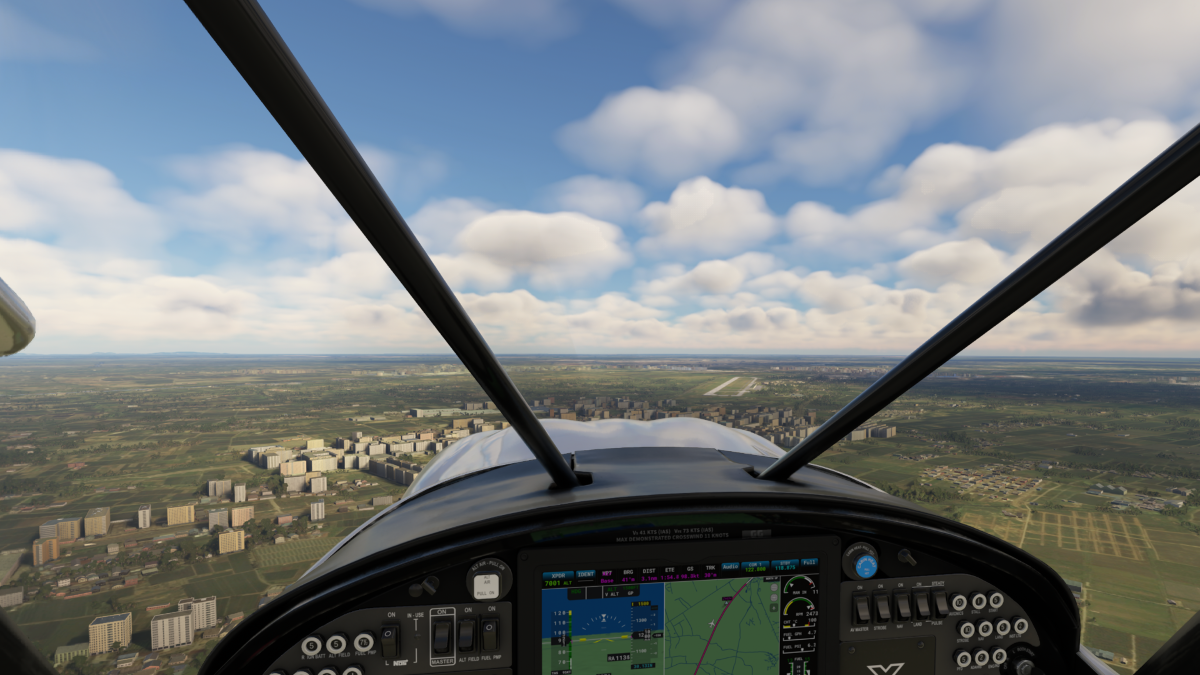Toggle the PULSE light switch
Image resolution: width=1200 pixels, height=675 pixels.
click(940, 604)
